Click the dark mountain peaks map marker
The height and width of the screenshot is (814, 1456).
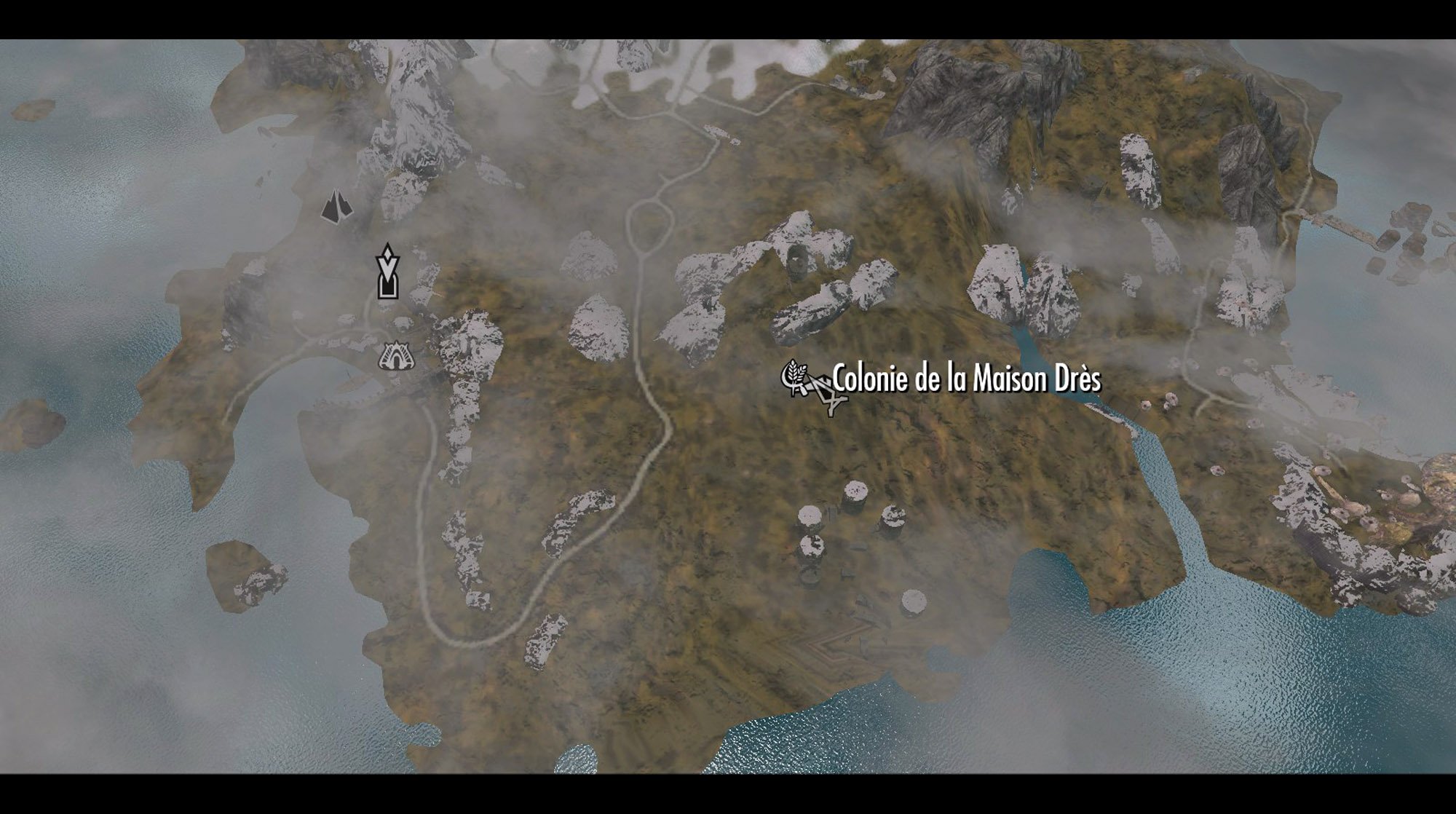[x=336, y=206]
